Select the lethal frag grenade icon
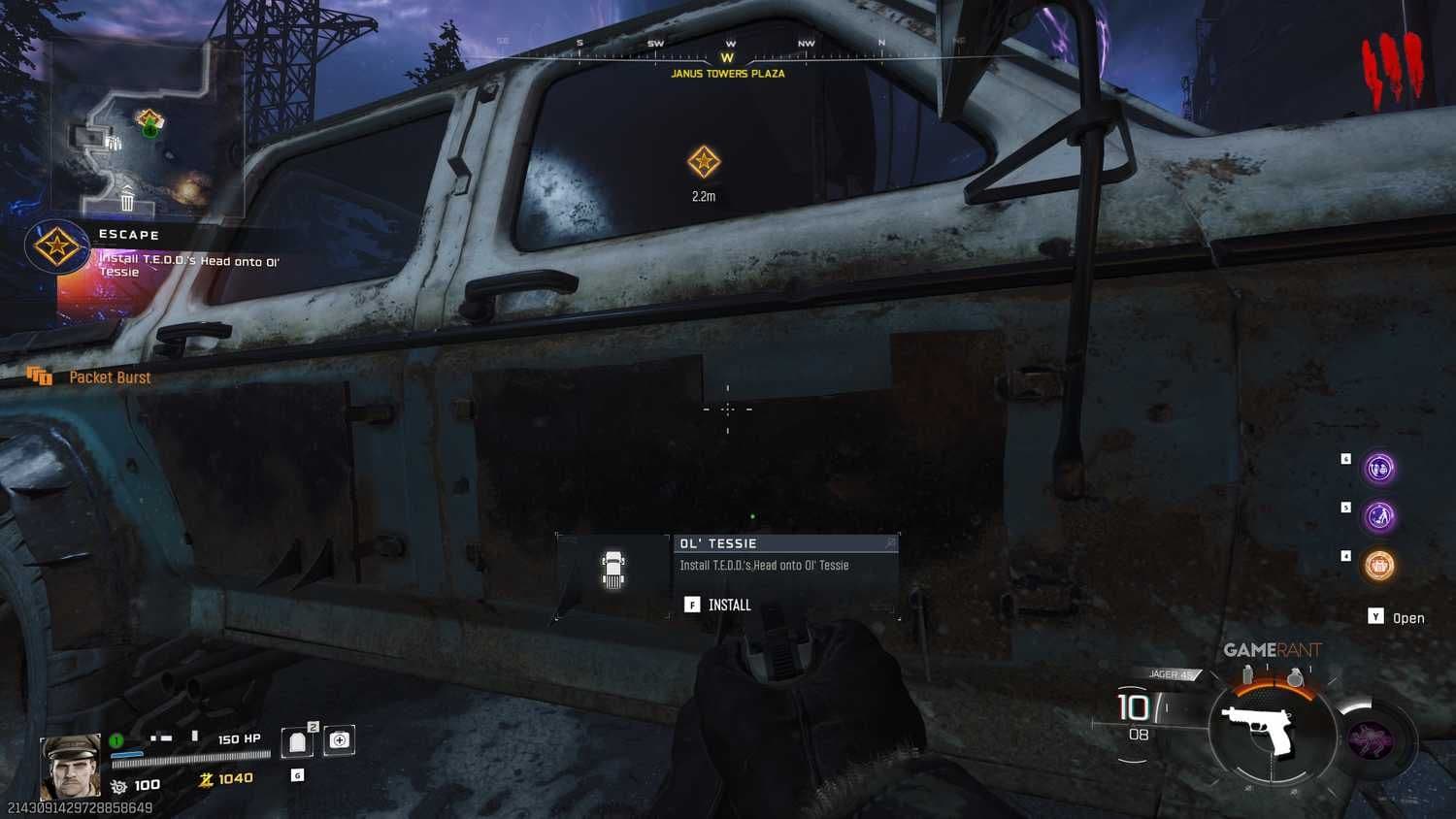Screen dimensions: 1456x819 1295,678
